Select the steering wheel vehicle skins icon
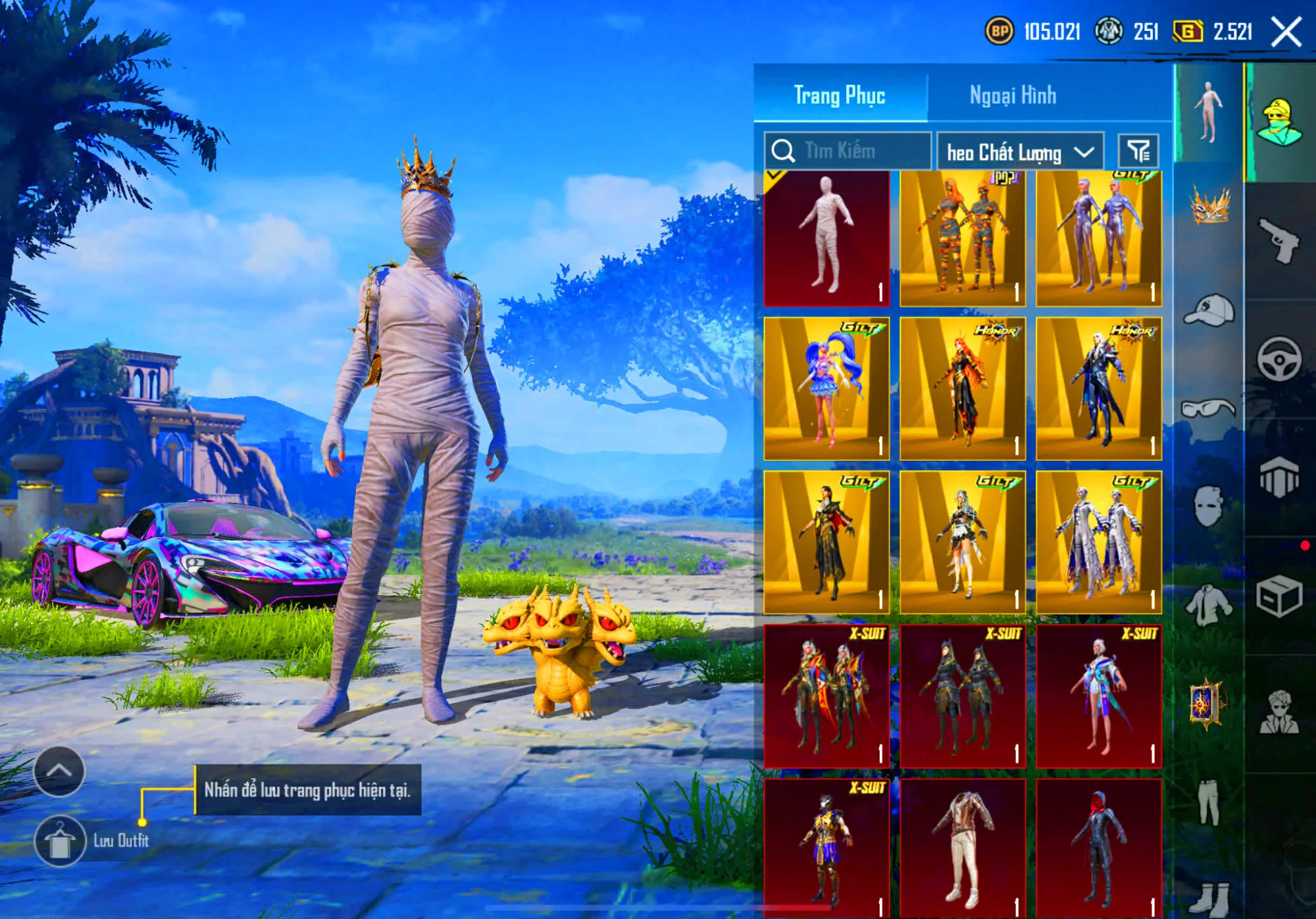 coord(1280,357)
